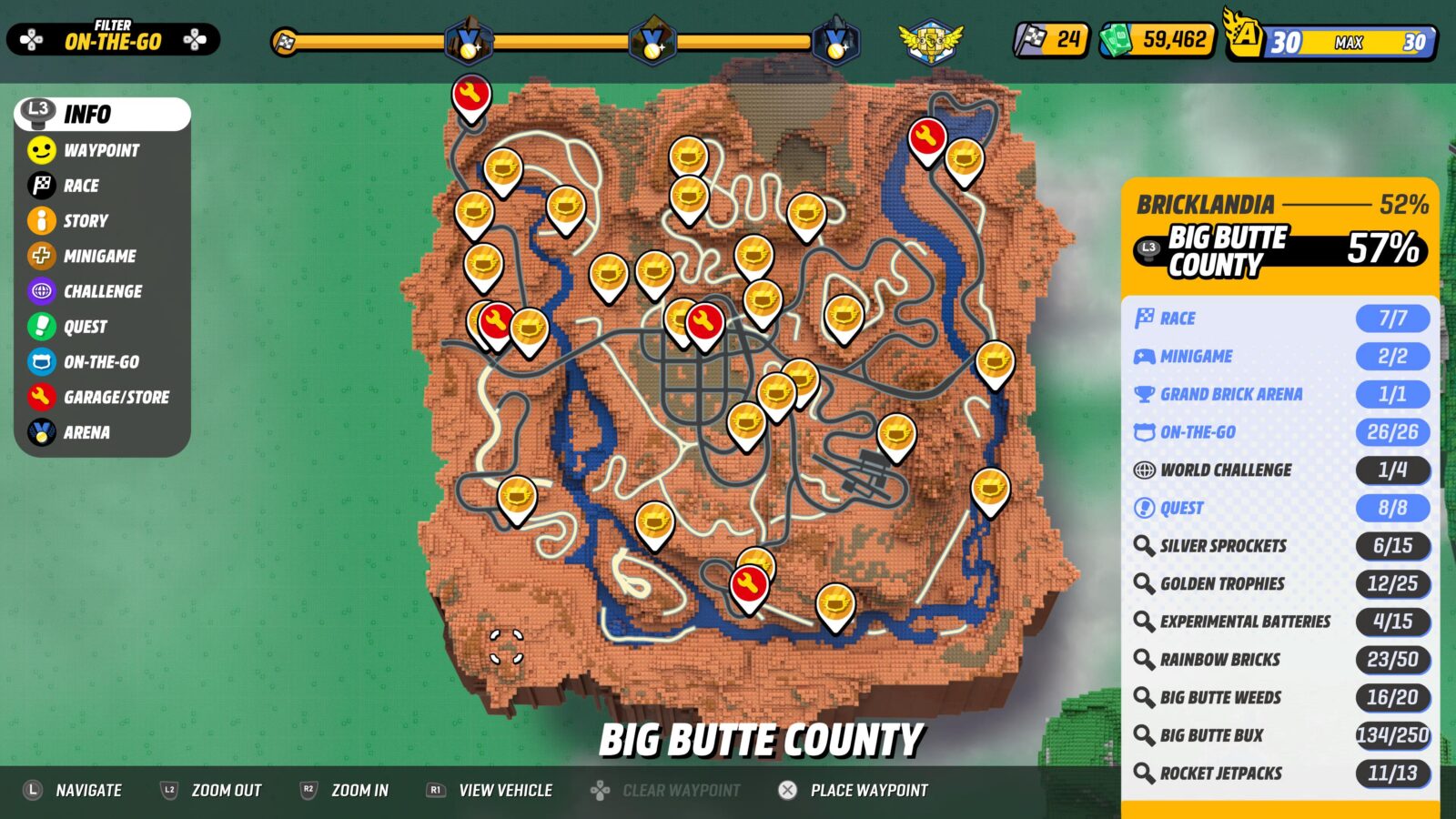Click the orange Story icon in the sidebar
Image resolution: width=1456 pixels, height=819 pixels.
[40, 220]
